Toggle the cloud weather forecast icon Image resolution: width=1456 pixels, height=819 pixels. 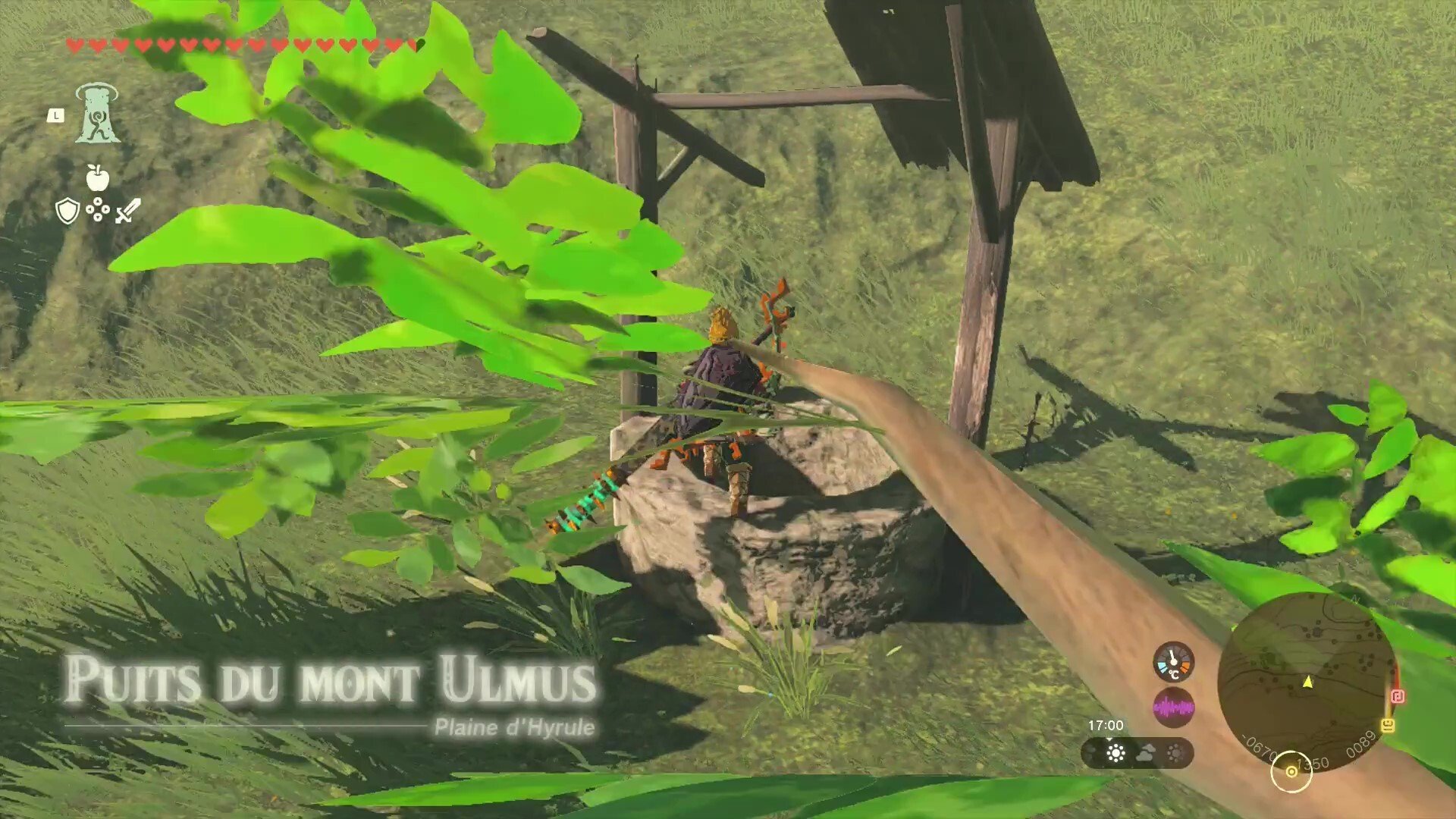[x=1145, y=752]
